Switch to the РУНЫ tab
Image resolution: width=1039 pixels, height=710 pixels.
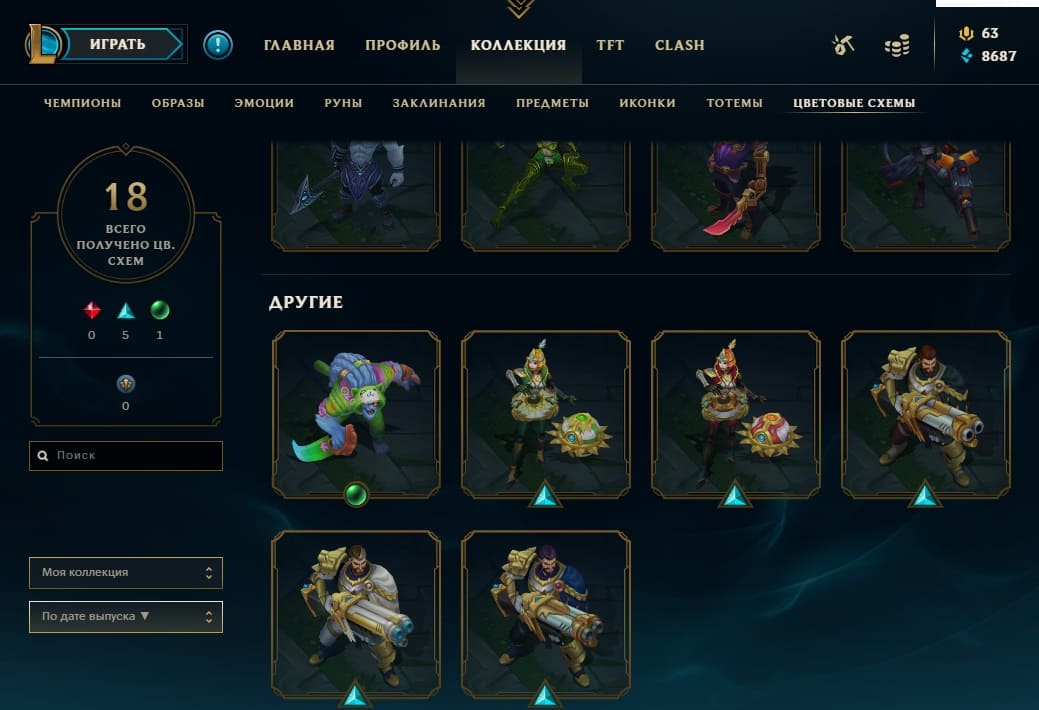(x=343, y=103)
